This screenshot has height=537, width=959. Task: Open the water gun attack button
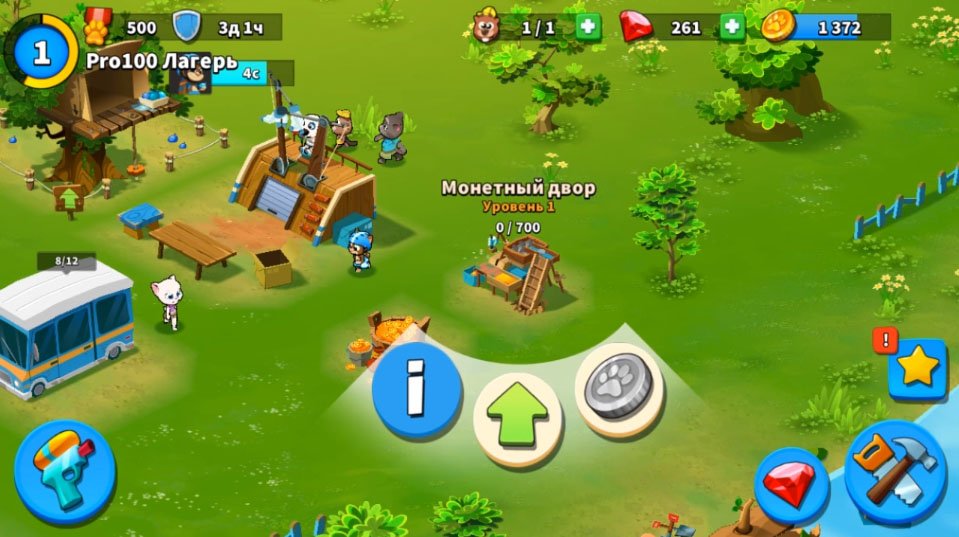click(x=65, y=471)
